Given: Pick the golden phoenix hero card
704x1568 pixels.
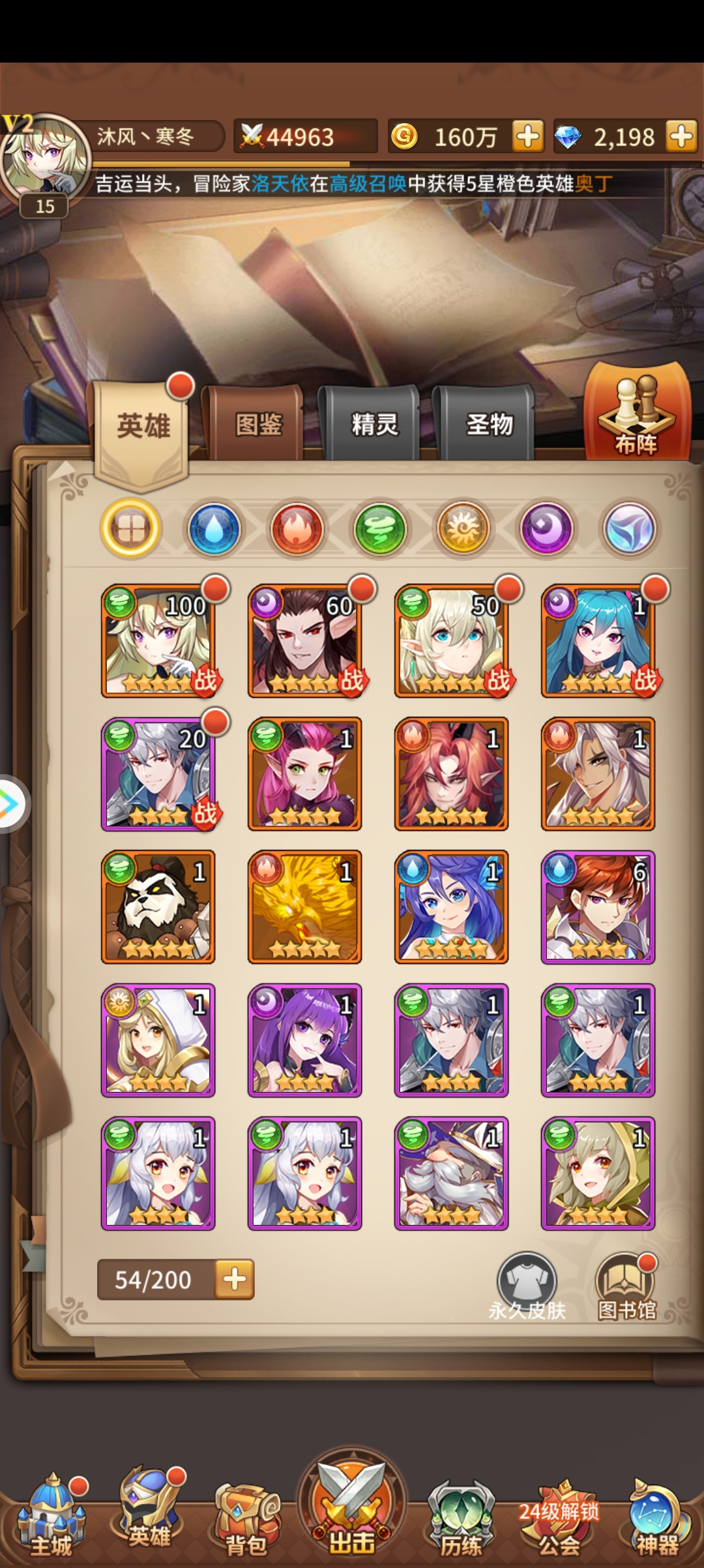Looking at the screenshot, I should (x=305, y=907).
